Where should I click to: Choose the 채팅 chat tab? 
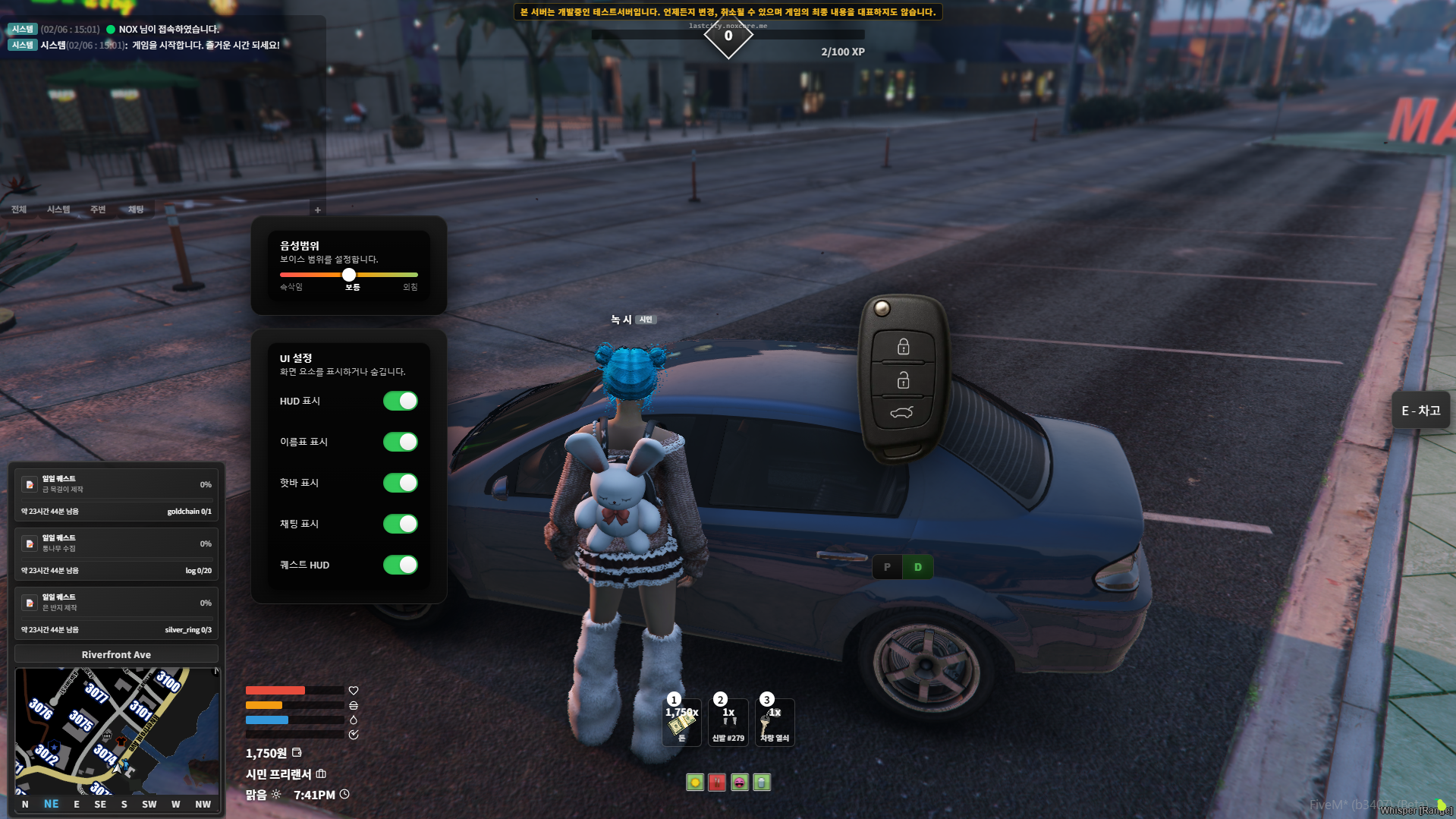pyautogui.click(x=136, y=209)
